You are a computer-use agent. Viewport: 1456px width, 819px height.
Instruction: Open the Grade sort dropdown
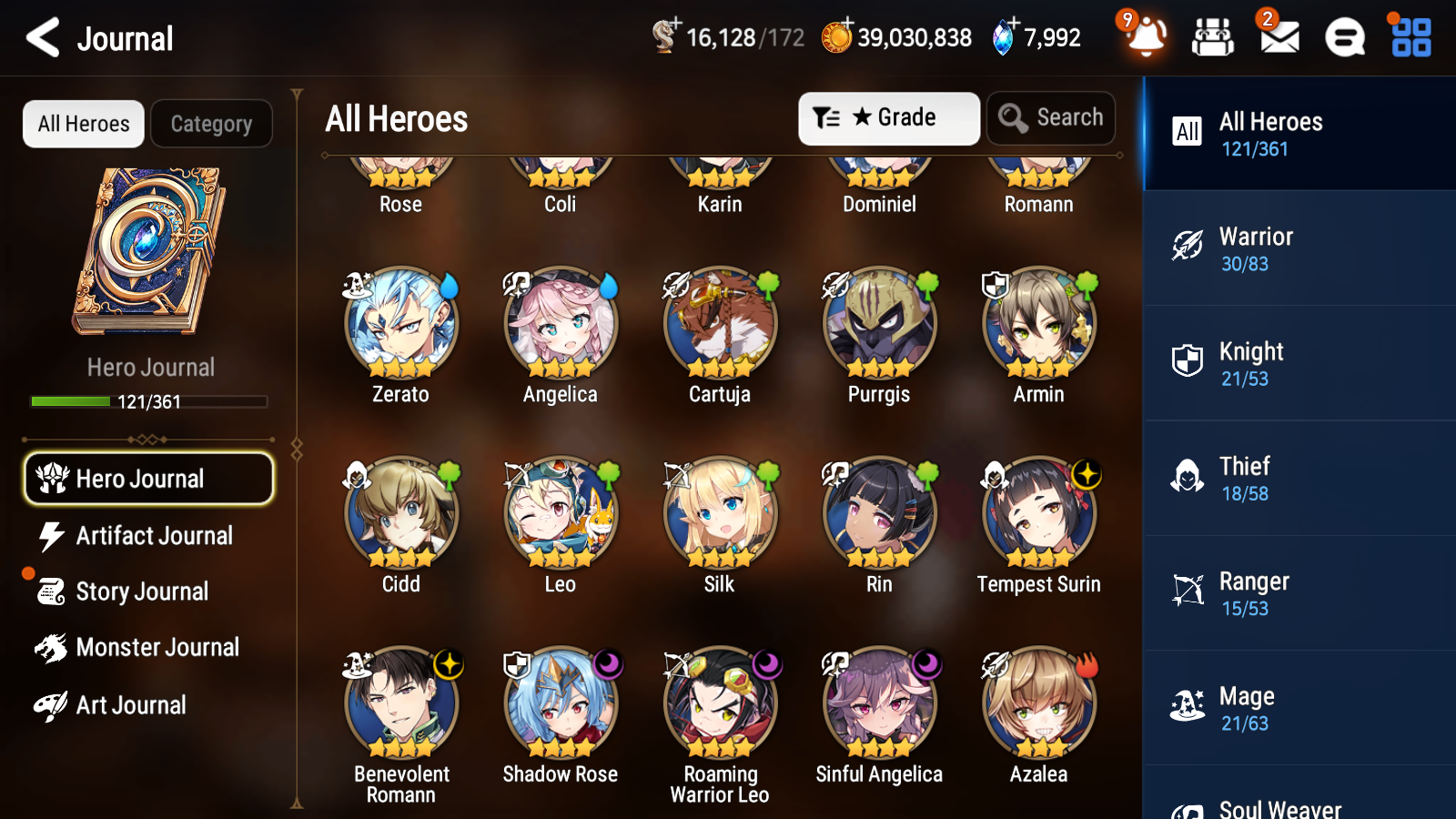coord(888,117)
